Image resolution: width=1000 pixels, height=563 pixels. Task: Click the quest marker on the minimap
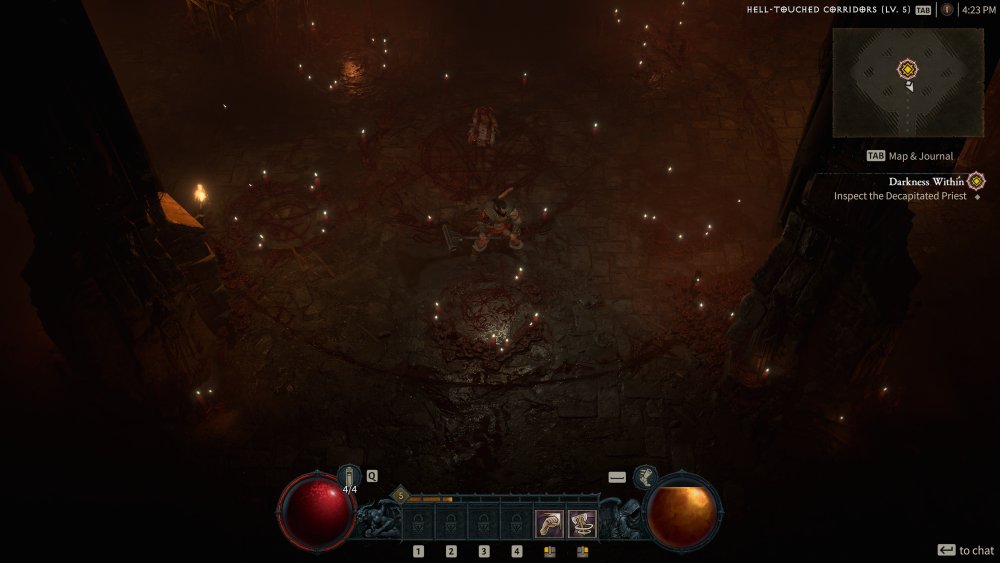907,69
